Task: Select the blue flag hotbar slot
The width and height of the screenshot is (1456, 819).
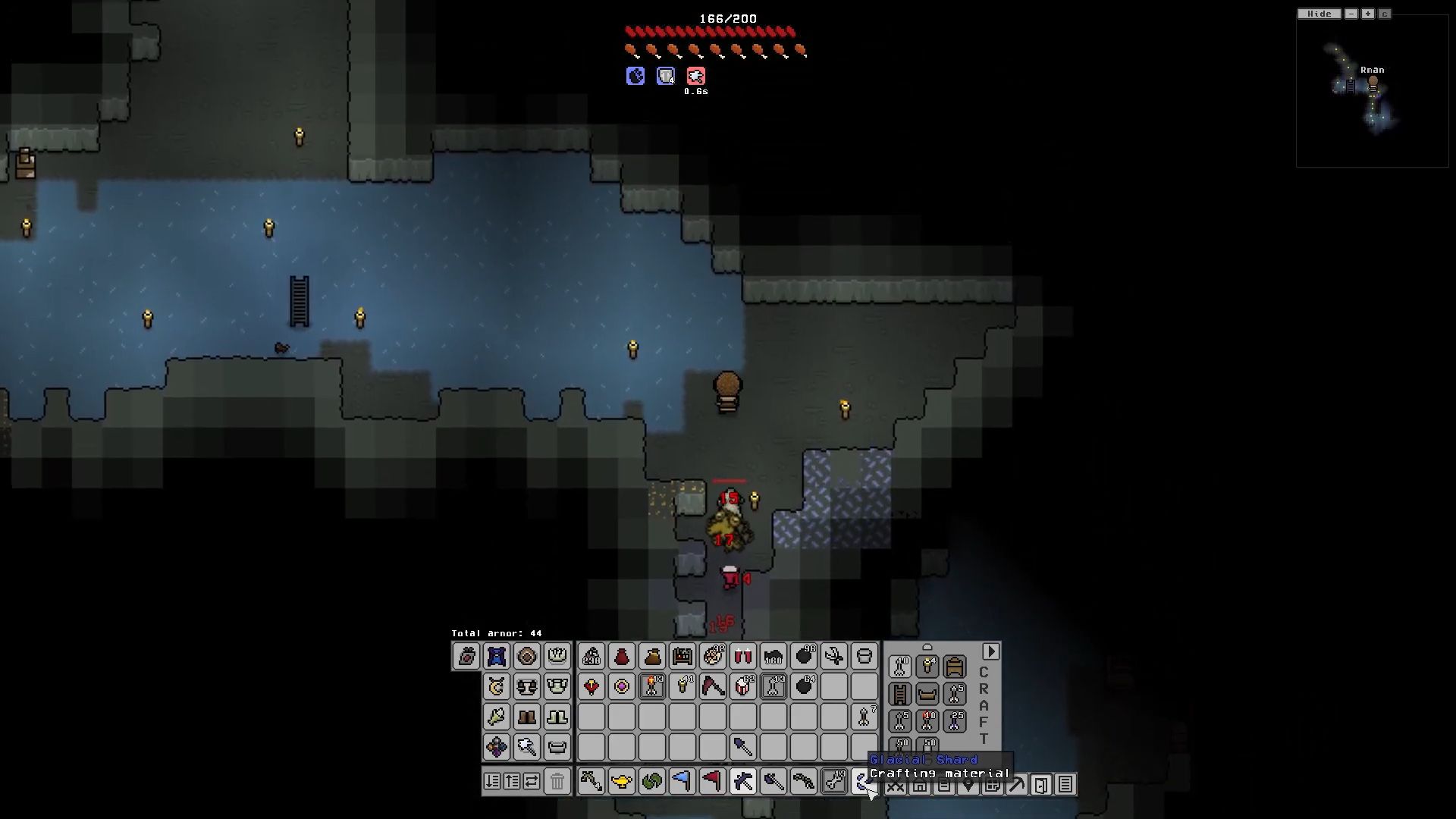Action: tap(682, 781)
